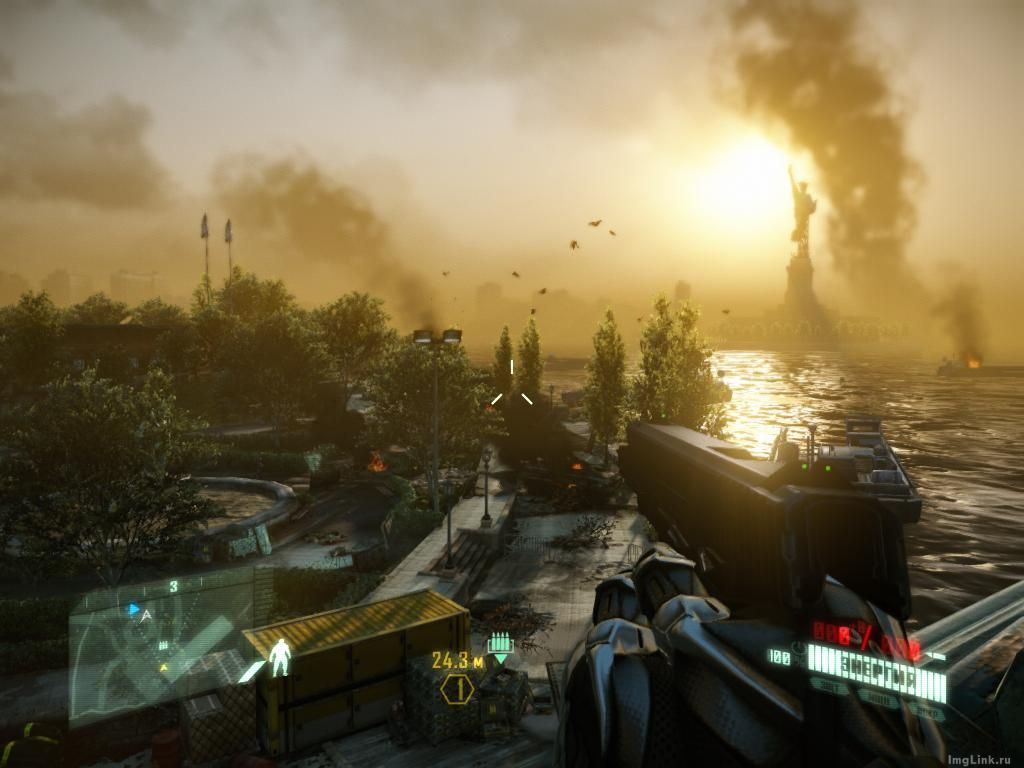Click the ammo pickup indicator above objective
Image resolution: width=1024 pixels, height=768 pixels.
click(499, 646)
